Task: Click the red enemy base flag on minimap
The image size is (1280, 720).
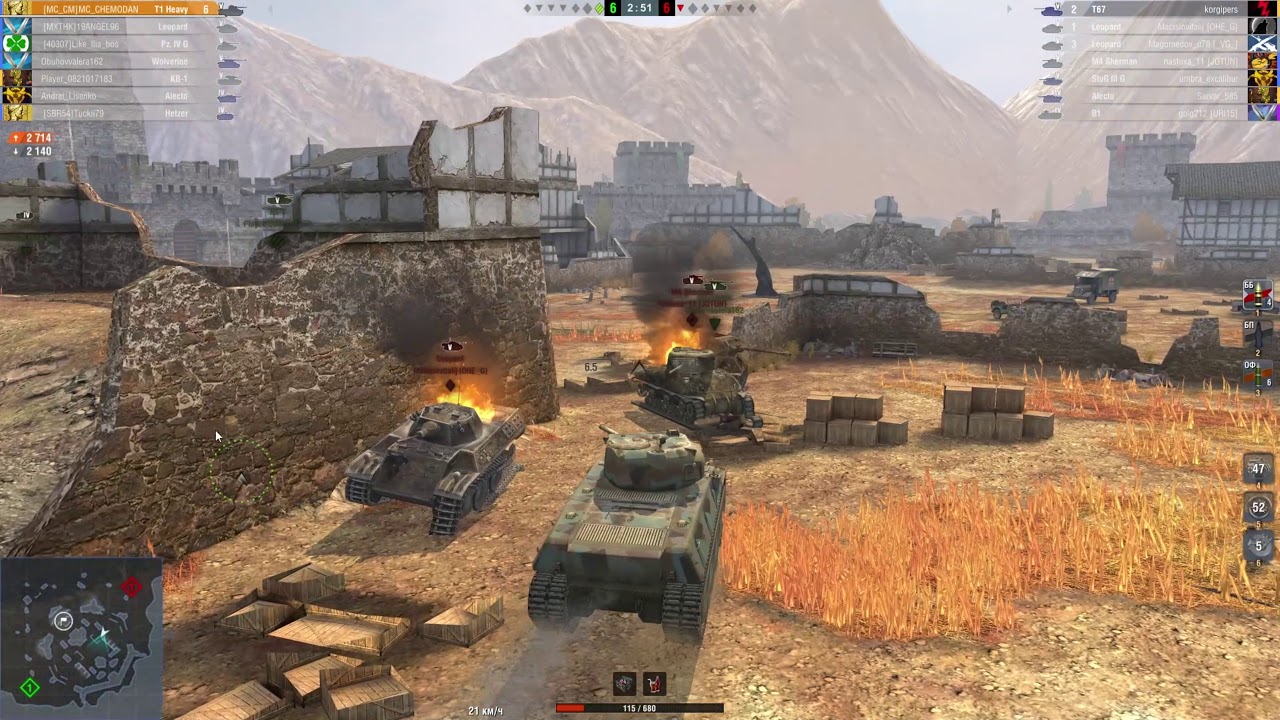Action: click(x=132, y=587)
